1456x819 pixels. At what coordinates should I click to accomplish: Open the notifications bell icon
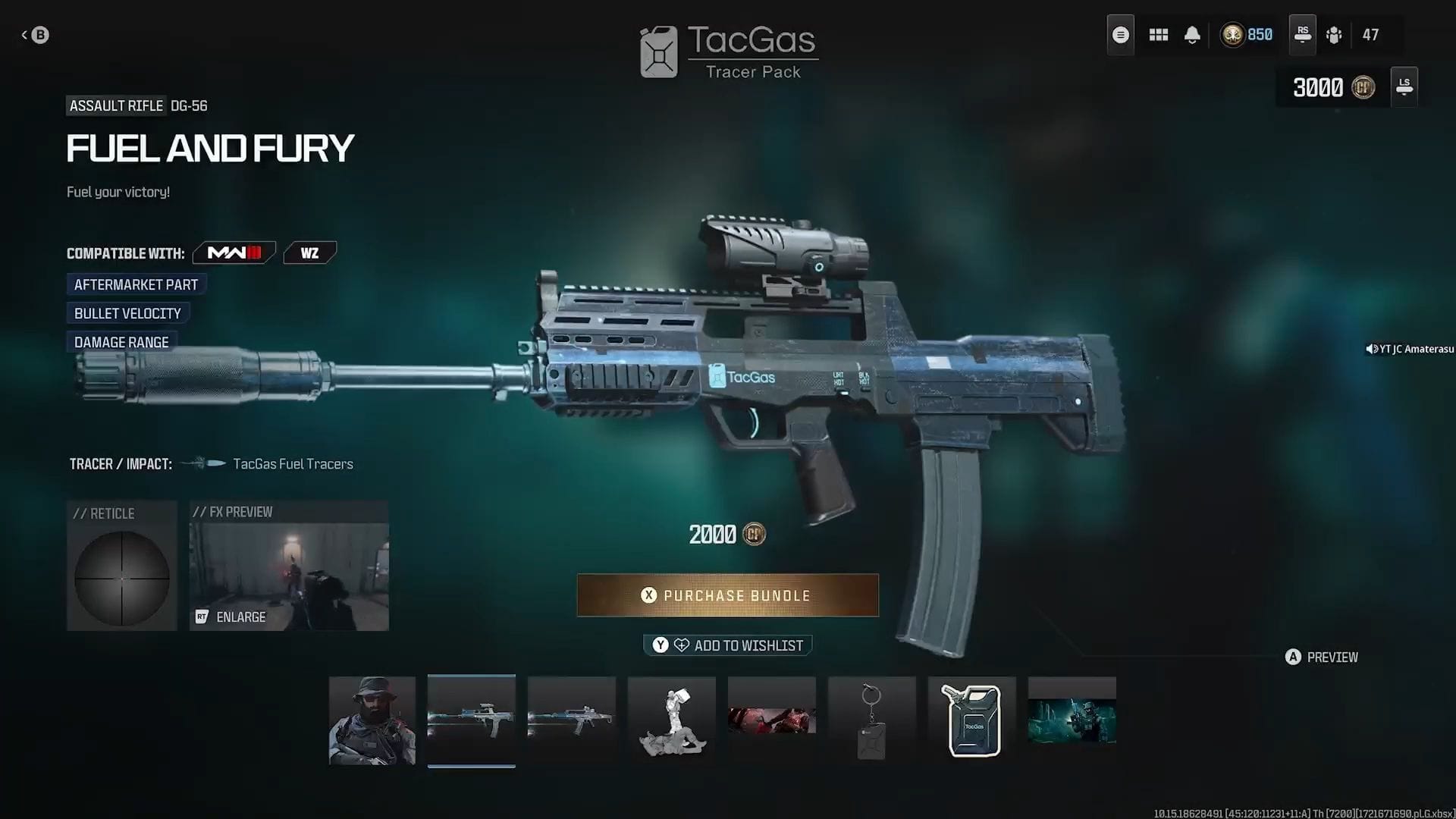point(1191,34)
